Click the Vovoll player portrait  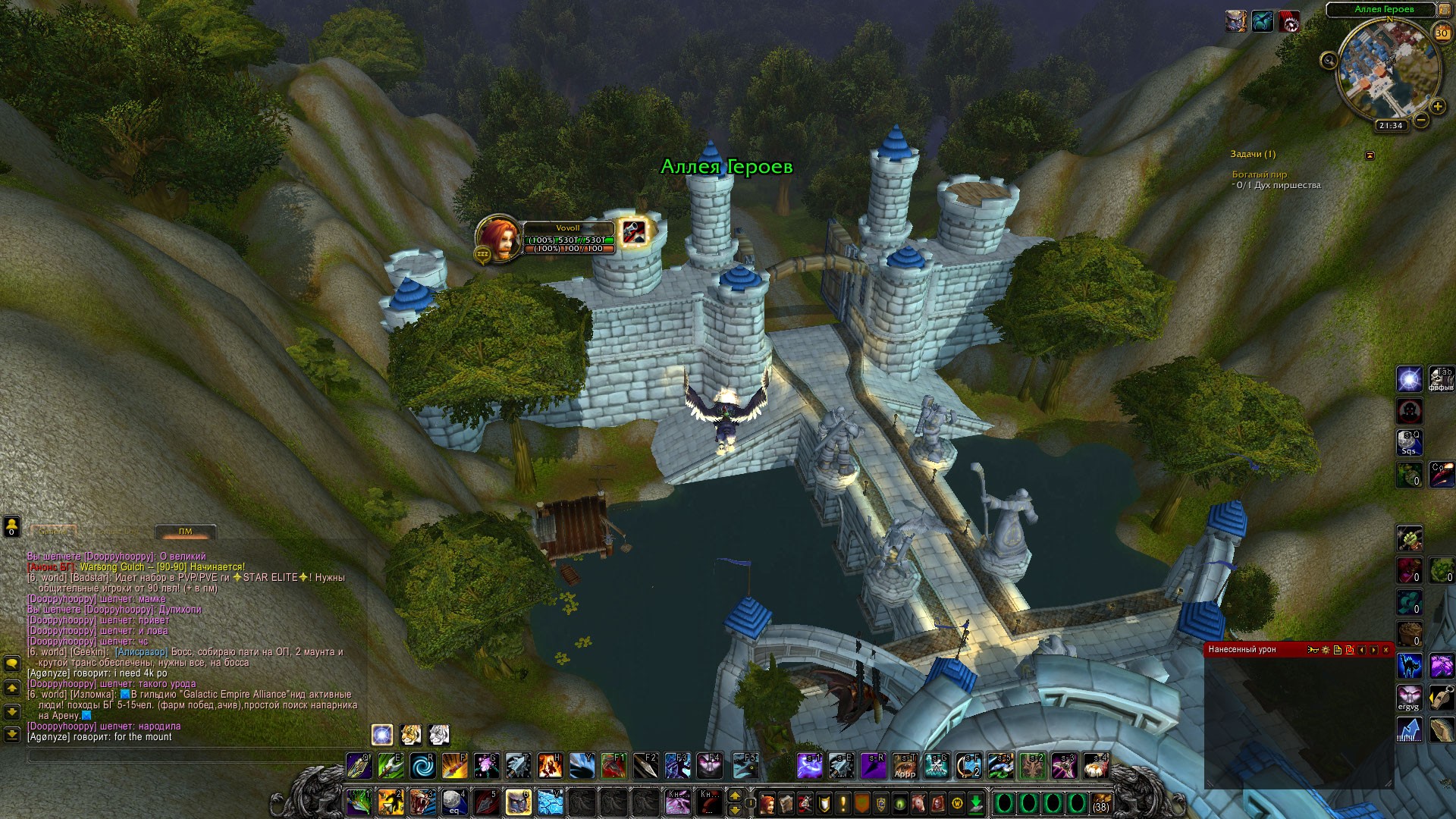[x=497, y=239]
